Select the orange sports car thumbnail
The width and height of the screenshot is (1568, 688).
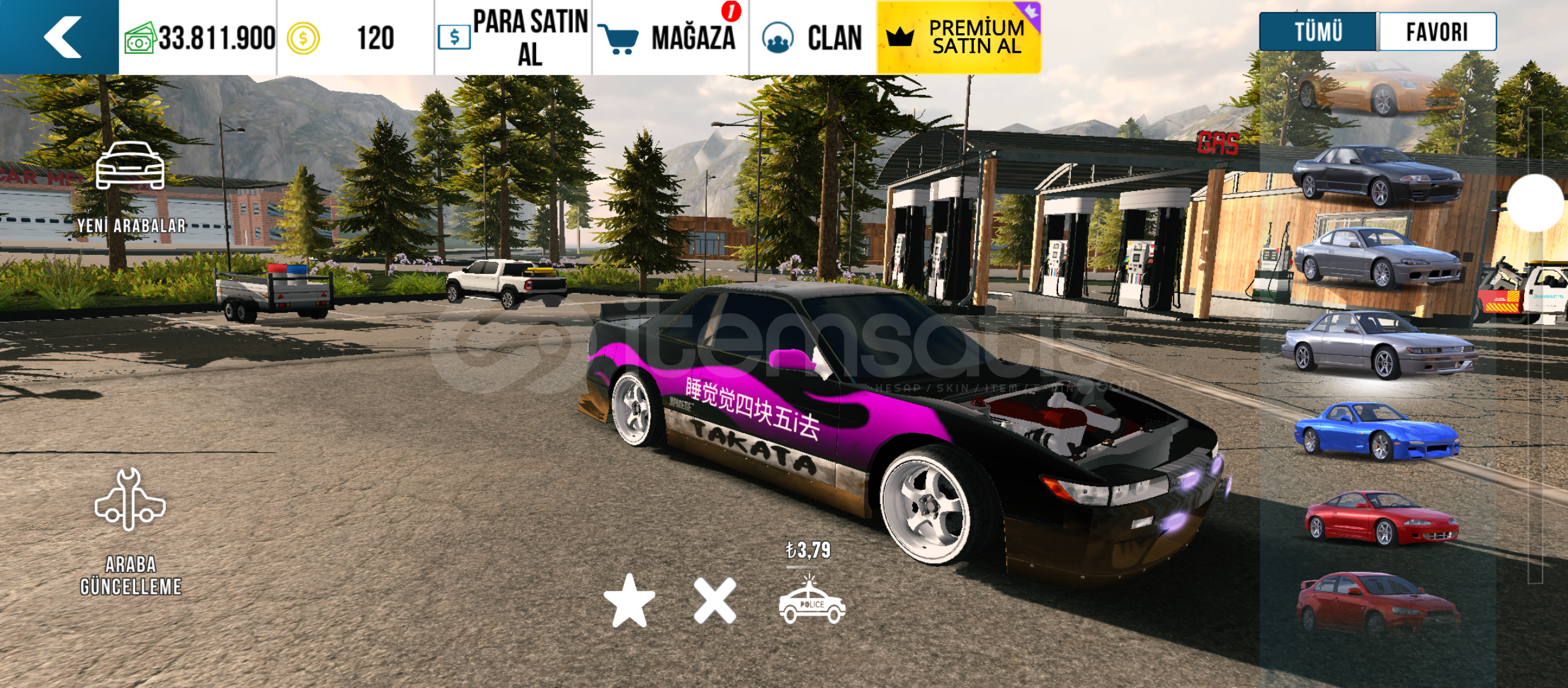(1377, 90)
